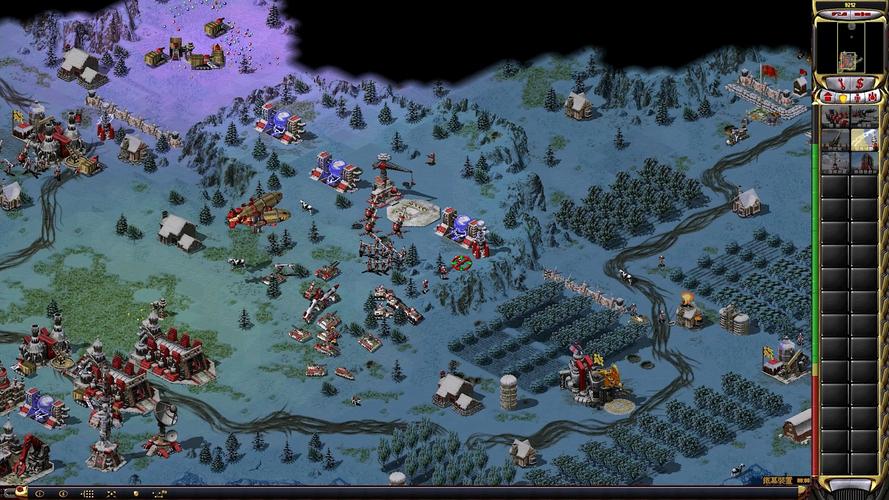Switch to the structures build tab
The image size is (889, 500).
pyautogui.click(x=828, y=97)
